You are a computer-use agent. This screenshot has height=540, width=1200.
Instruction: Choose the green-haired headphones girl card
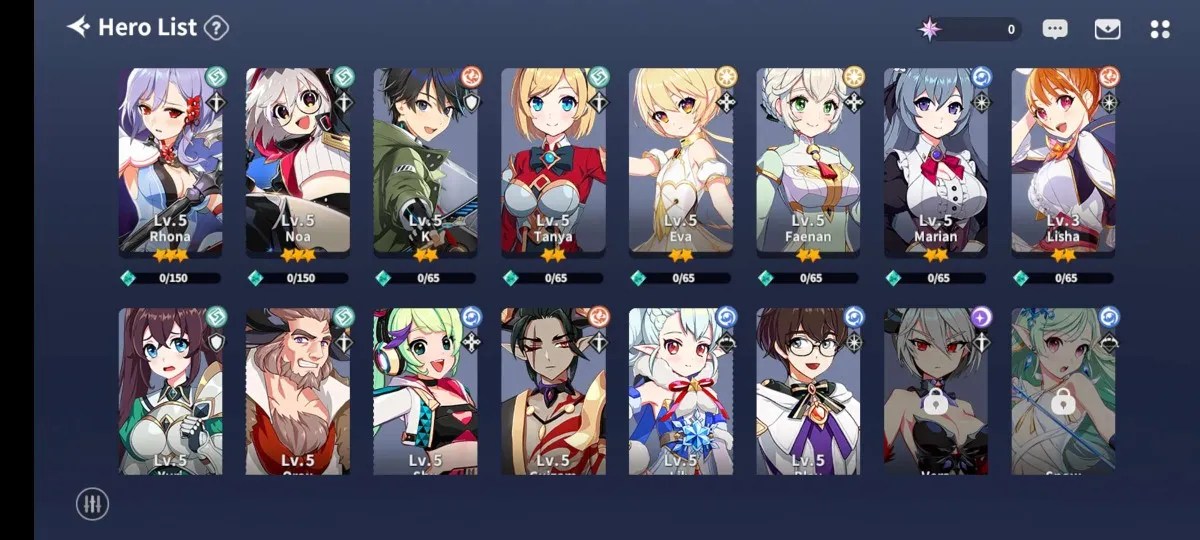point(426,392)
